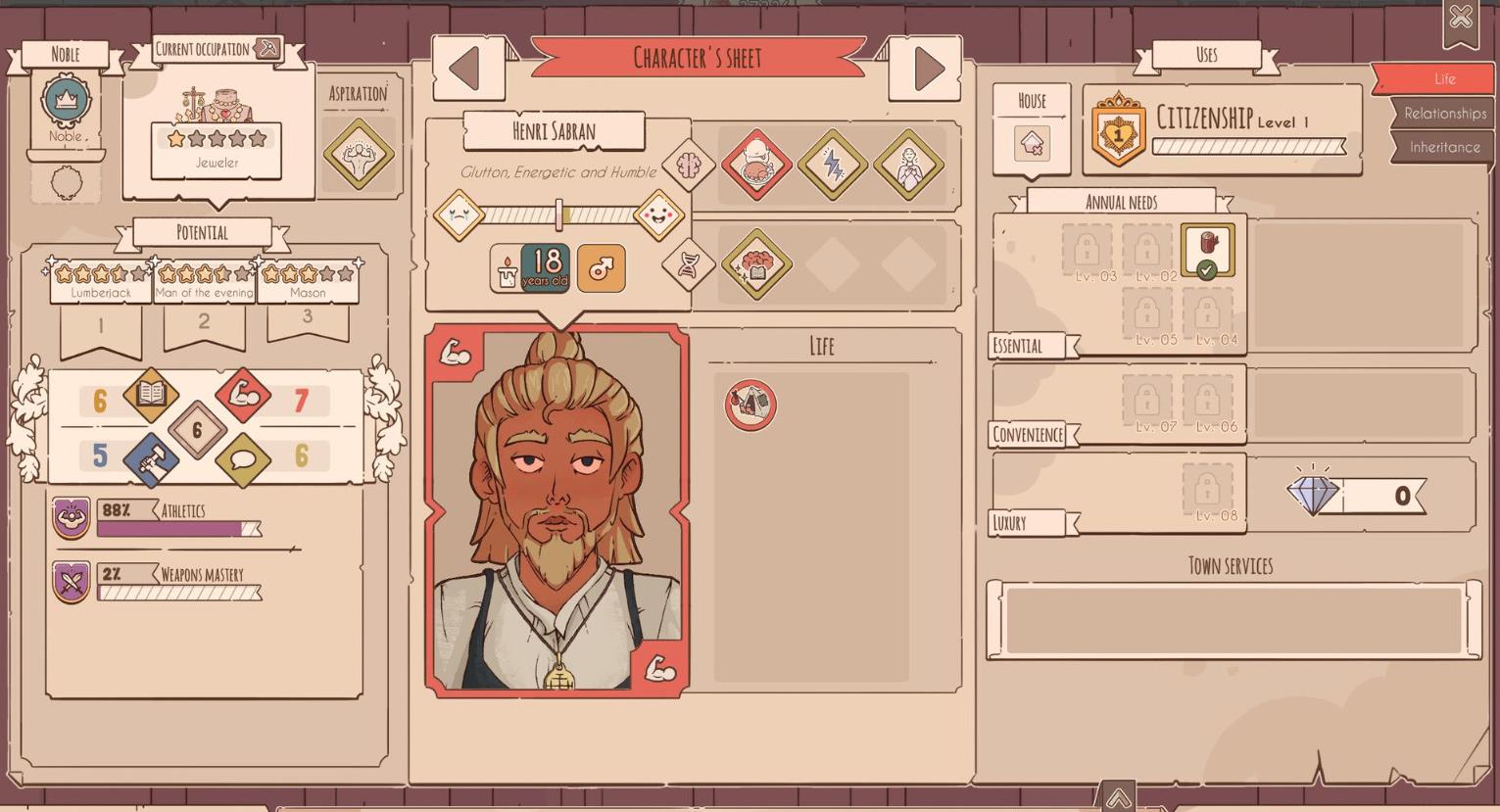Select the Life tab
Viewport: 1500px width, 812px height.
(1444, 79)
